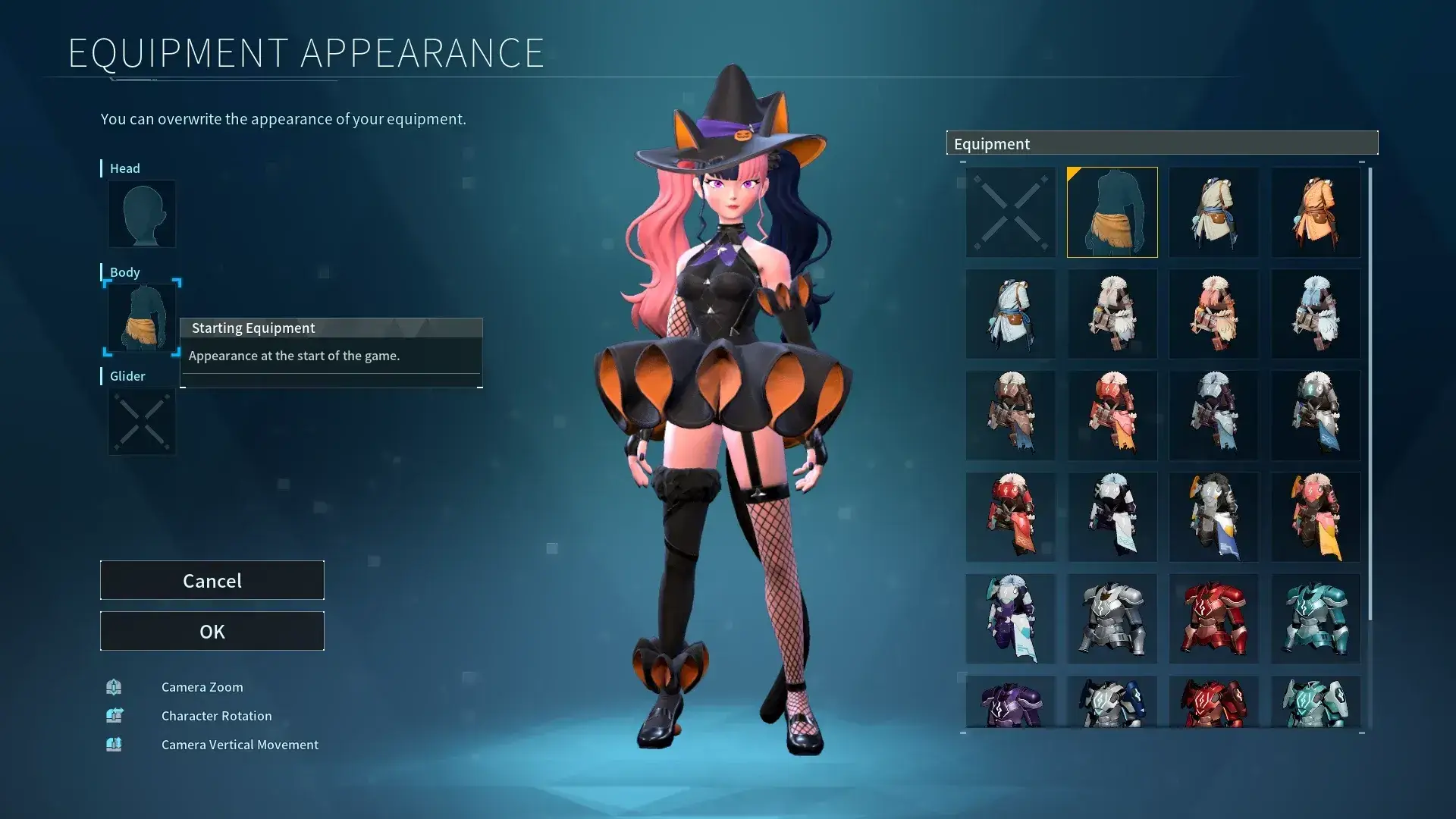Select the purple and white robe outfit

[x=1010, y=619]
